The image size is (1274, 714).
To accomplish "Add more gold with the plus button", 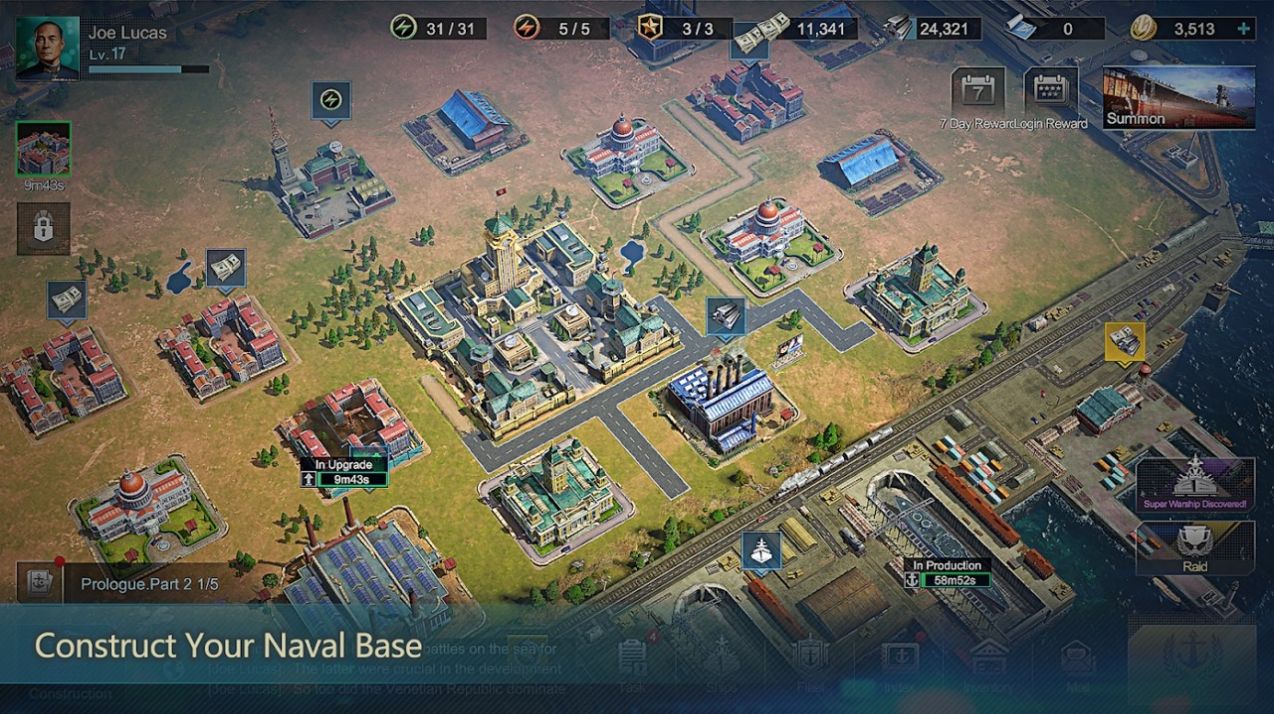I will (1244, 29).
